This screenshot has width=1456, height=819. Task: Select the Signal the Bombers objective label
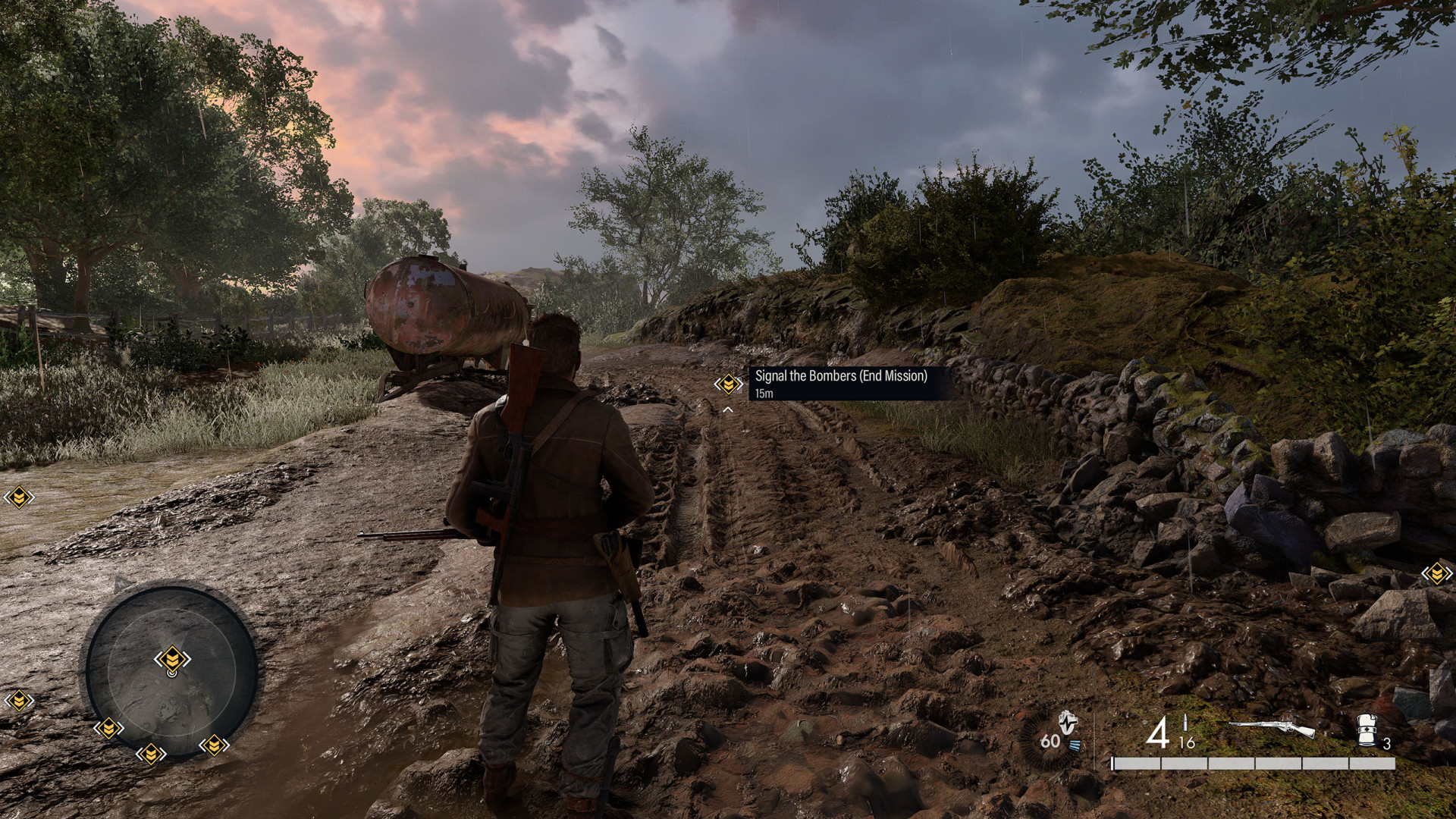(841, 376)
